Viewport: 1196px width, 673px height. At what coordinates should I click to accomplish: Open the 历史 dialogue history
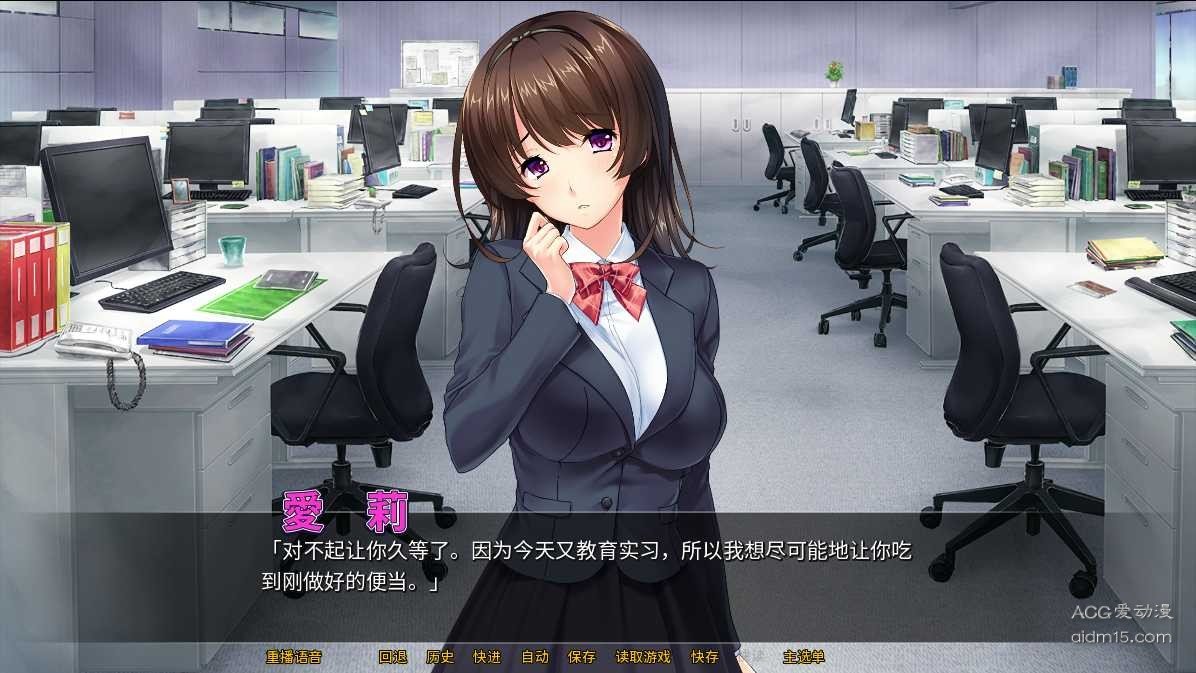[440, 657]
